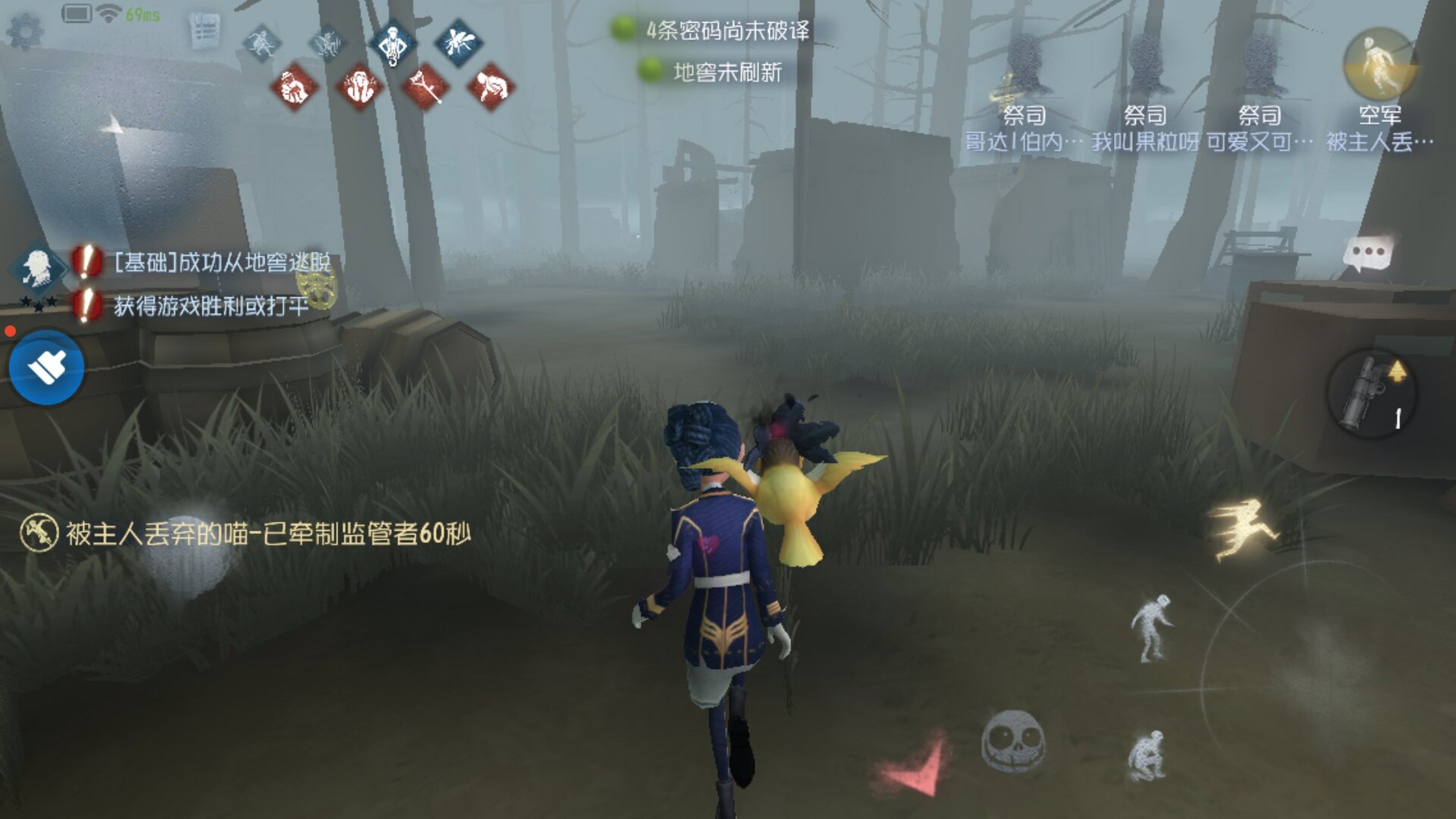Open the notes list icon
1456x819 pixels.
coord(205,29)
